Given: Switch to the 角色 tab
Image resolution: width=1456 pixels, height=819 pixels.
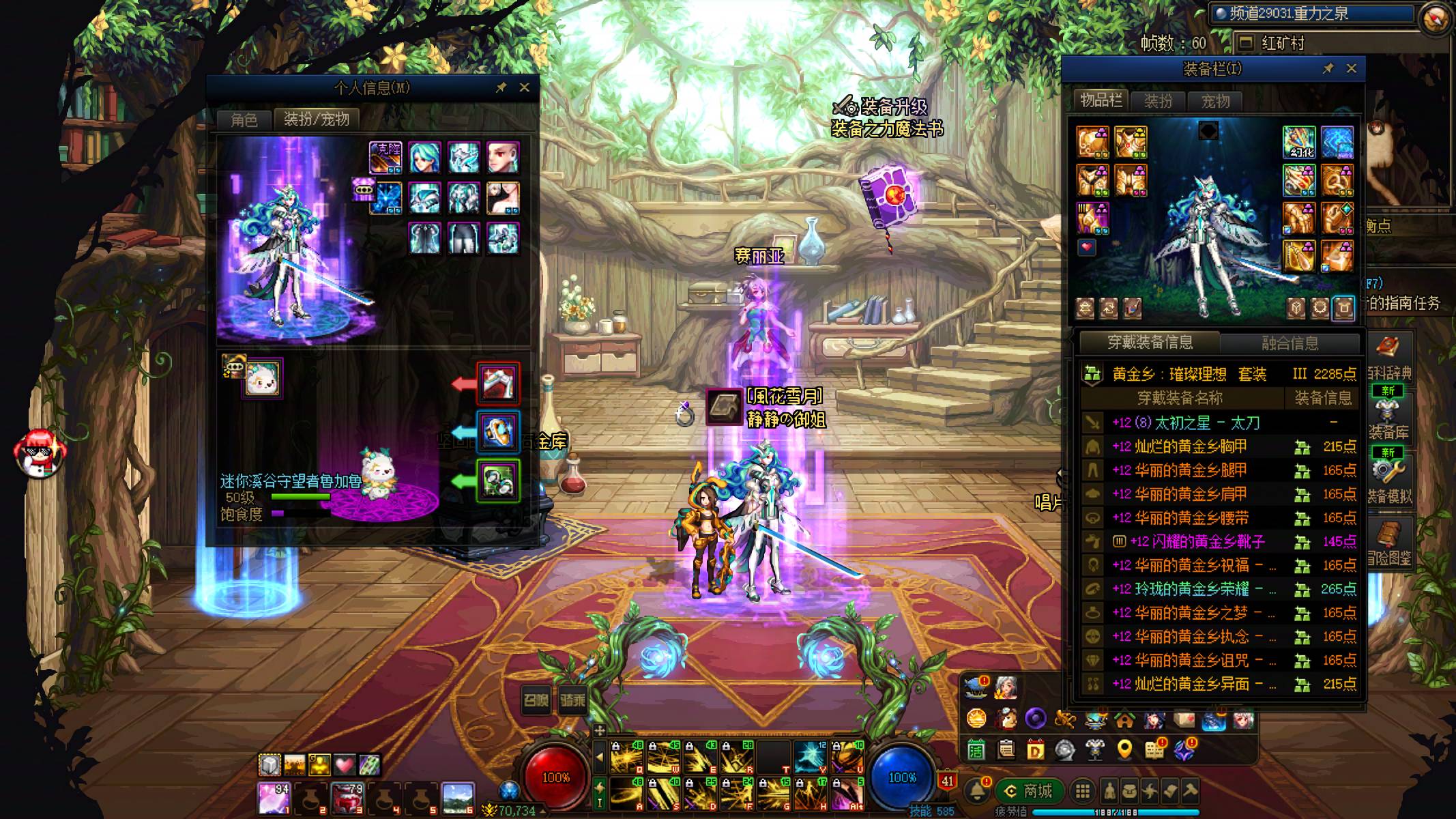Looking at the screenshot, I should (x=244, y=120).
